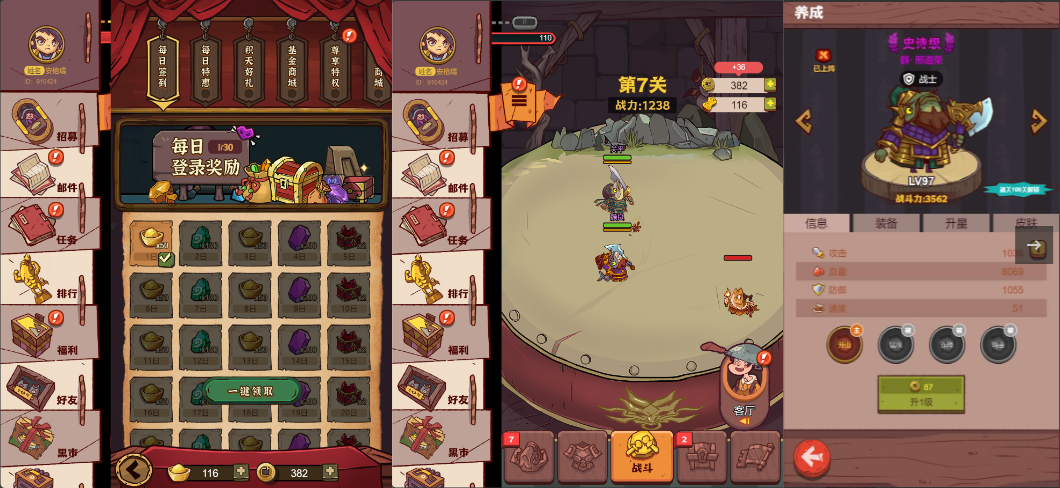This screenshot has width=1060, height=488.
Task: Claim all rewards with 一键领取 button
Action: (250, 391)
